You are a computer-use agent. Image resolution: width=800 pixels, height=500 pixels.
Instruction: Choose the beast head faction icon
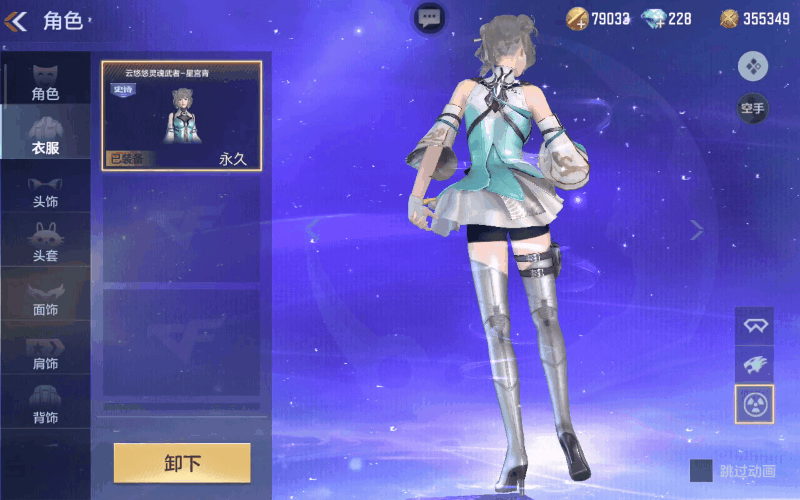click(754, 365)
